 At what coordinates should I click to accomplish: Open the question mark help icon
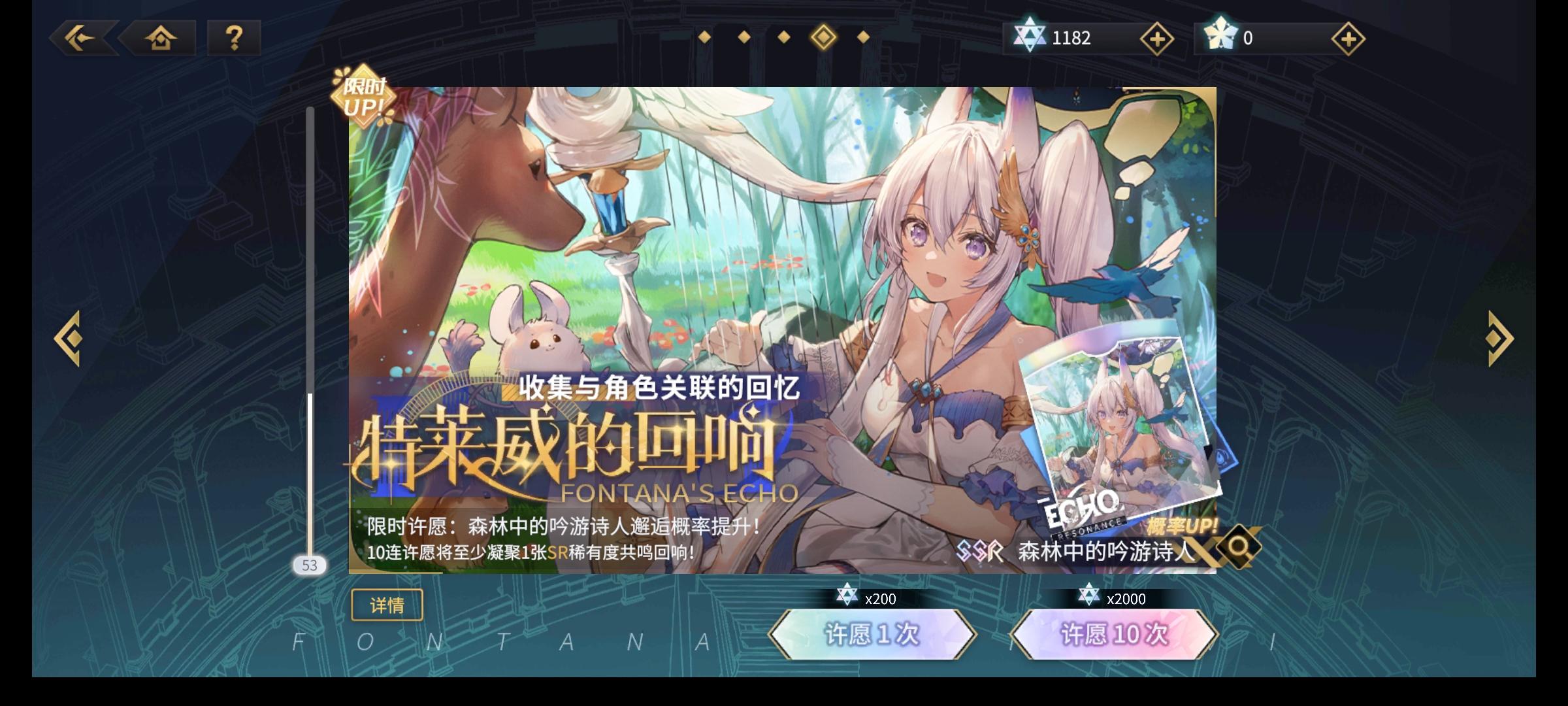pyautogui.click(x=233, y=39)
